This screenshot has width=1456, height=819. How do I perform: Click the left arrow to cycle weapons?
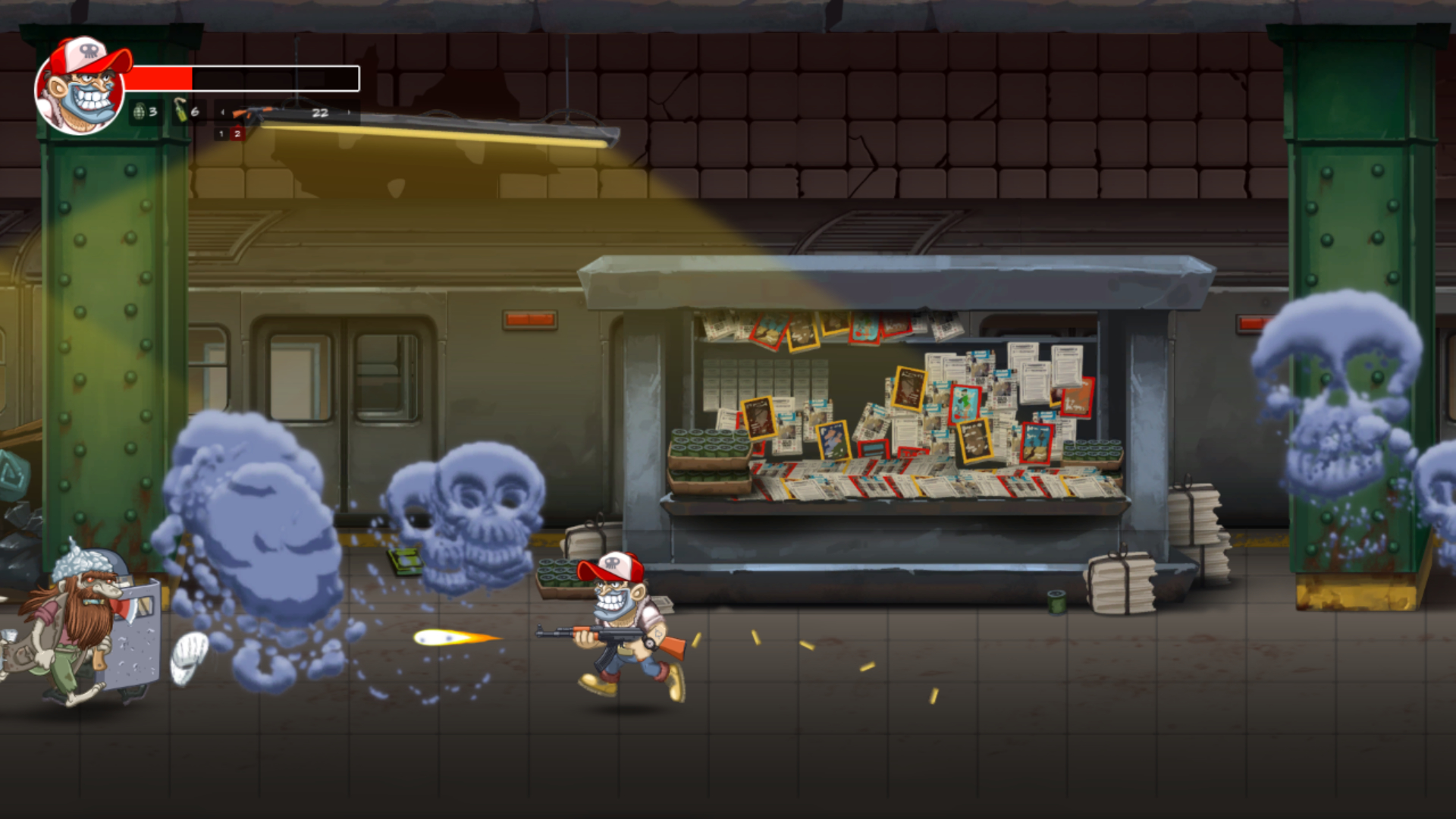[x=222, y=112]
